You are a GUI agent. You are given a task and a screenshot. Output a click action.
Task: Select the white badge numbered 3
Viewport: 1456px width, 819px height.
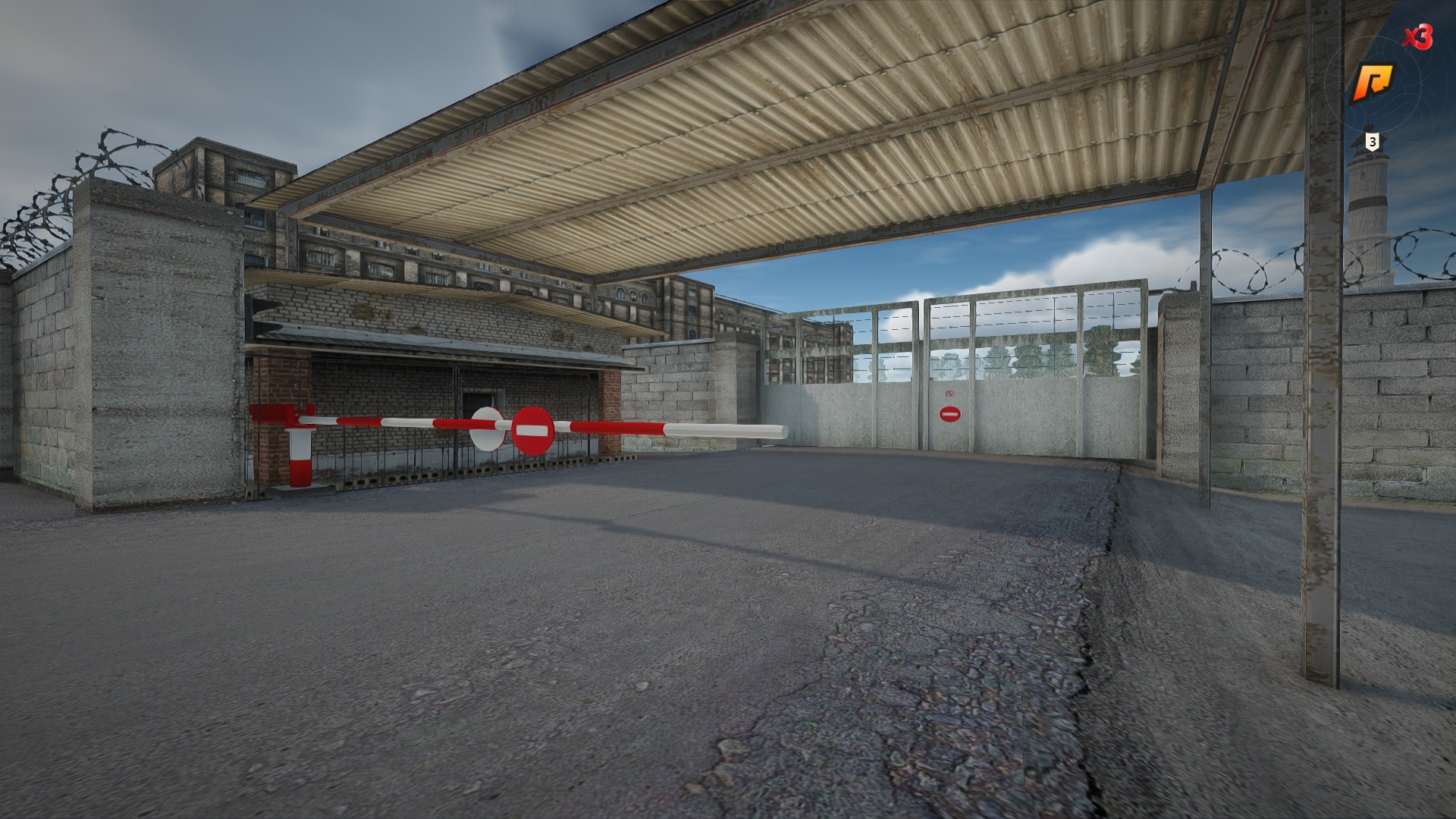pos(1372,141)
